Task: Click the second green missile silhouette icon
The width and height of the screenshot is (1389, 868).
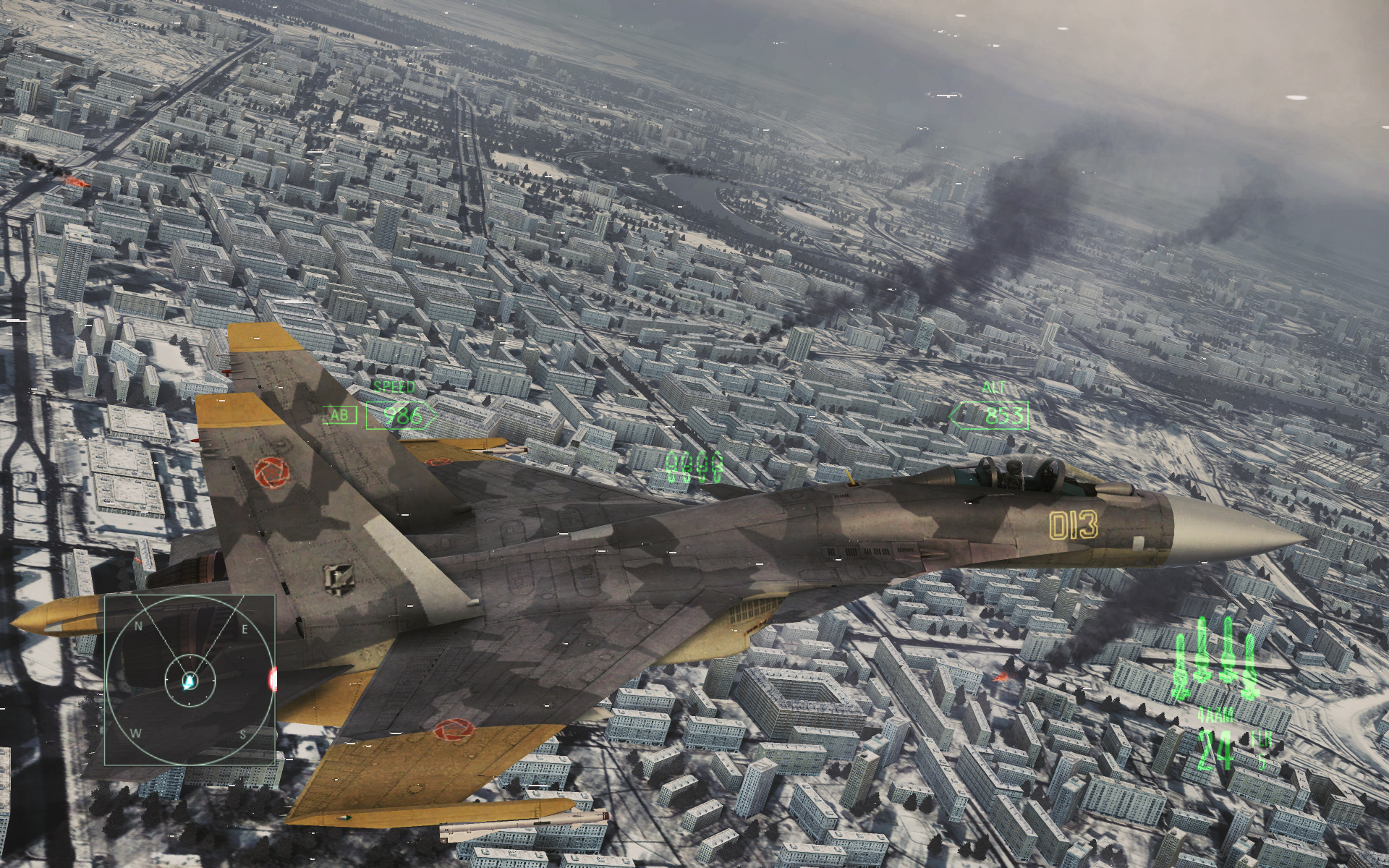Action: (x=1202, y=655)
